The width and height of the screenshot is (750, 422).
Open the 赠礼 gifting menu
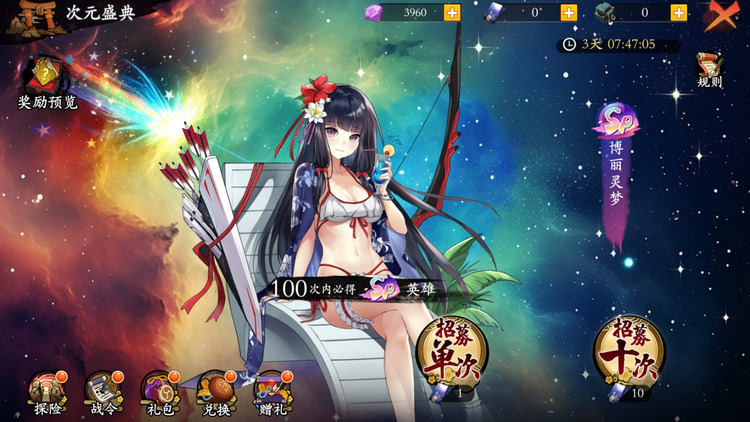(x=271, y=391)
